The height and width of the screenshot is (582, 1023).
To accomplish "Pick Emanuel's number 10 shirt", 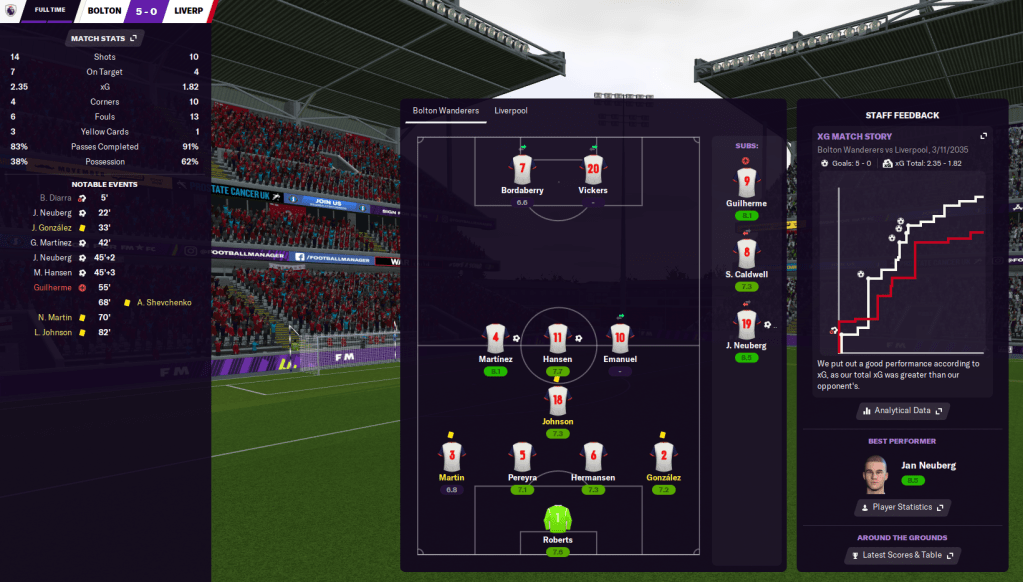I will tap(620, 339).
